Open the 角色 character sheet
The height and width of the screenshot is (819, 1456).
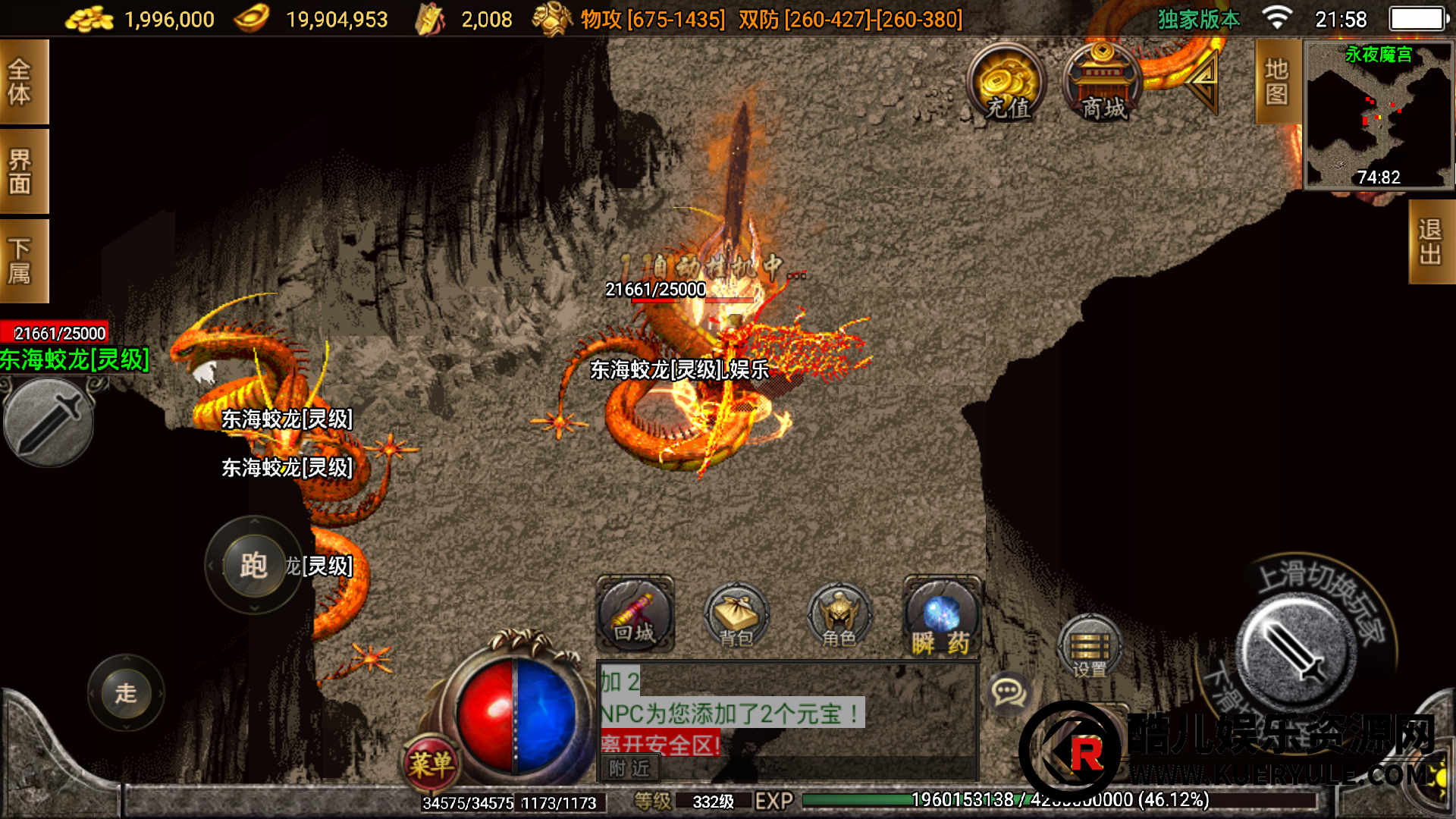(838, 616)
